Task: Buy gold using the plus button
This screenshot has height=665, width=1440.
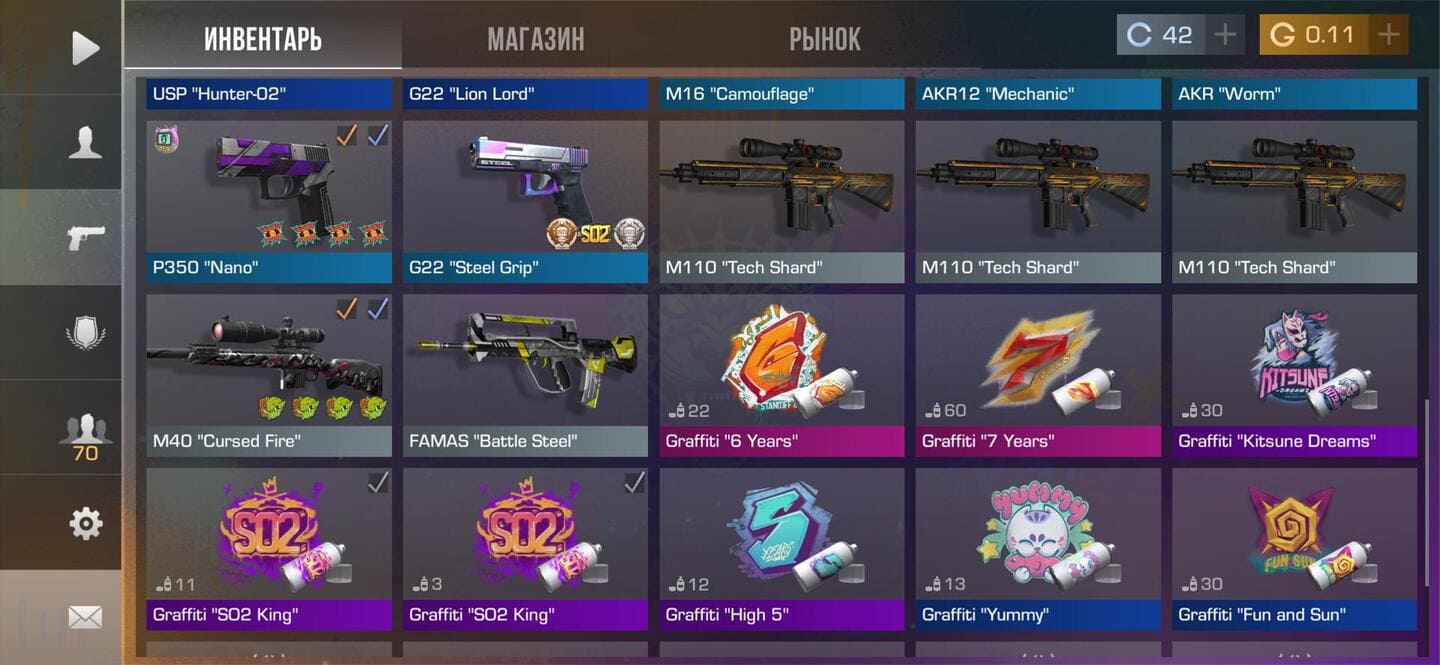Action: pos(1388,35)
